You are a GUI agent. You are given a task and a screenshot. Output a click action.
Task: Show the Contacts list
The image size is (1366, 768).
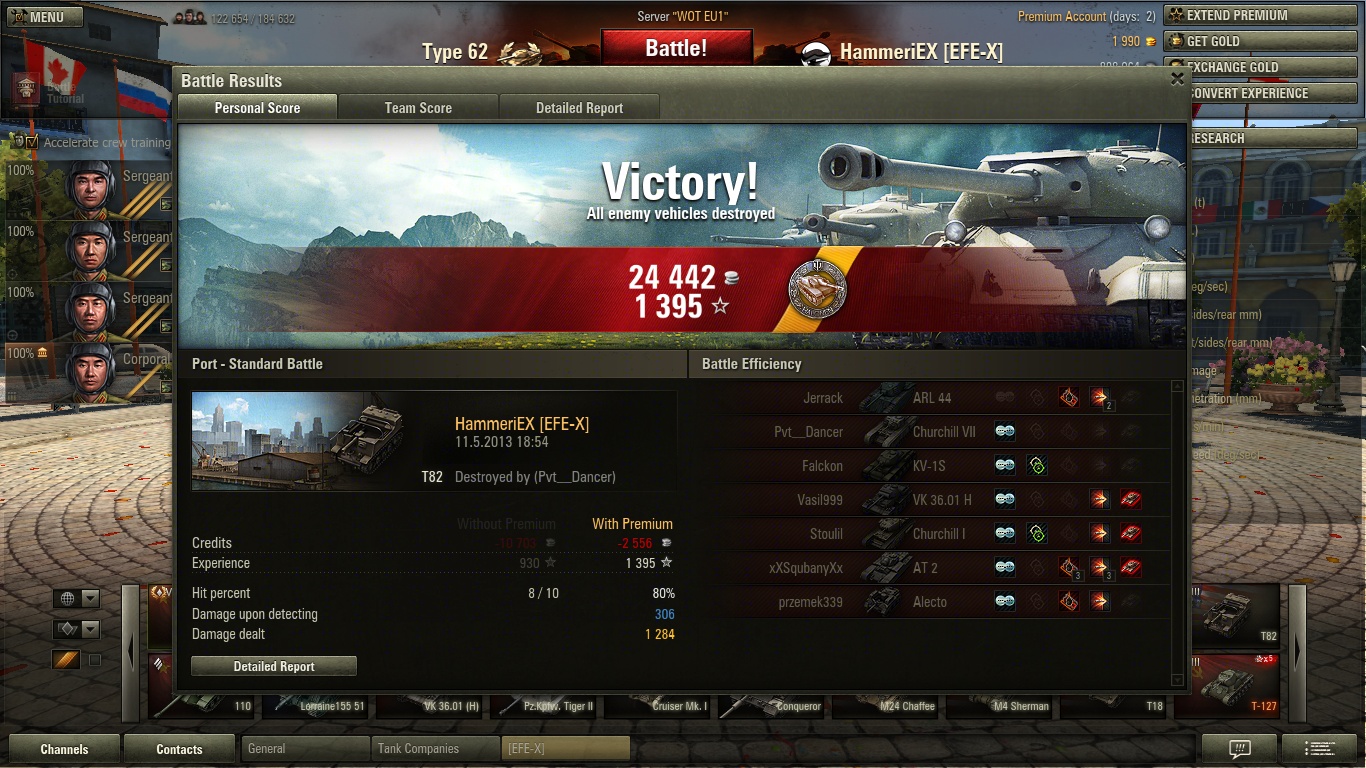179,749
